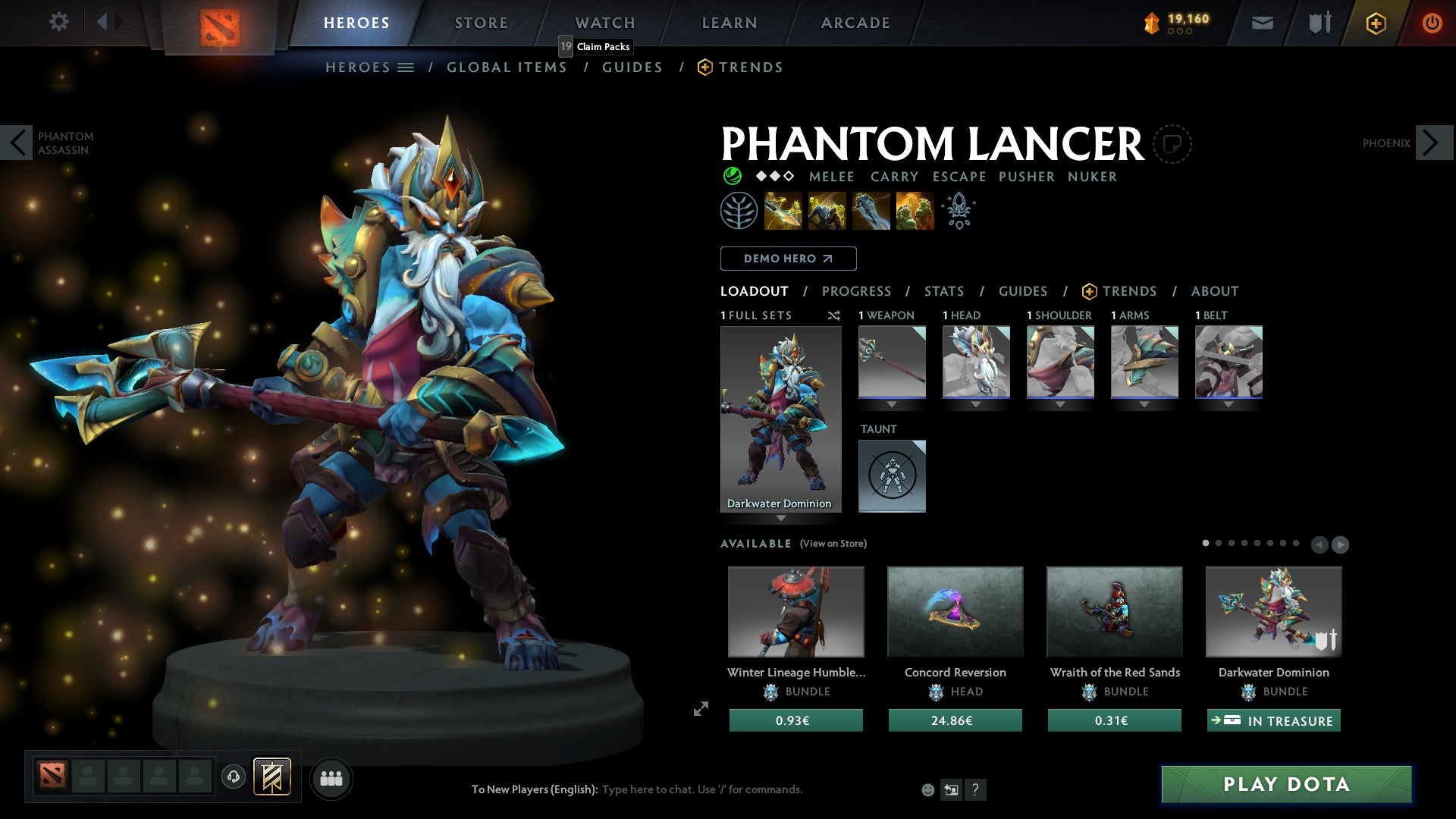
Task: Open the mail notifications icon
Action: 1263,23
